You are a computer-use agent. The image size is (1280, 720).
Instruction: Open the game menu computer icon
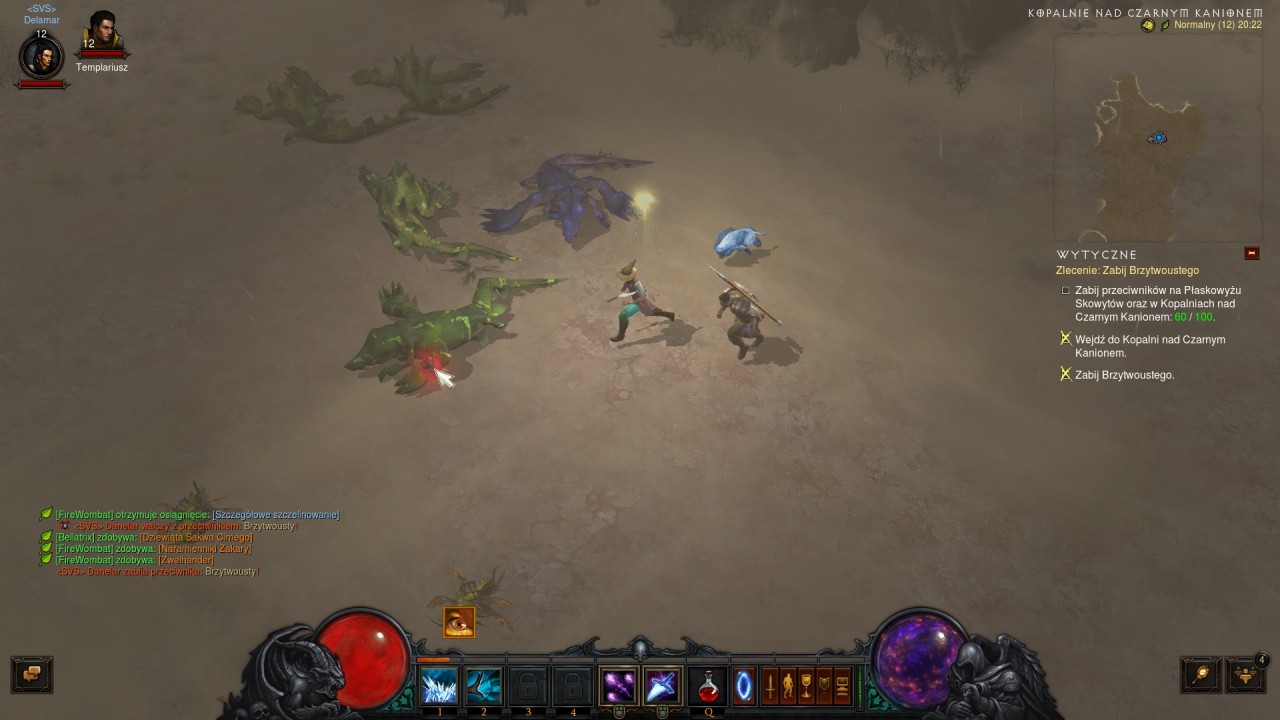pyautogui.click(x=842, y=686)
